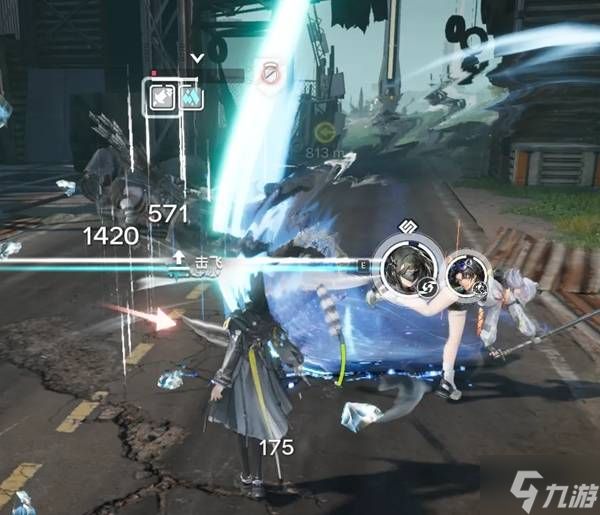Trigger the dark-haired character's combo skill portrait
600x515 pixels.
465,273
